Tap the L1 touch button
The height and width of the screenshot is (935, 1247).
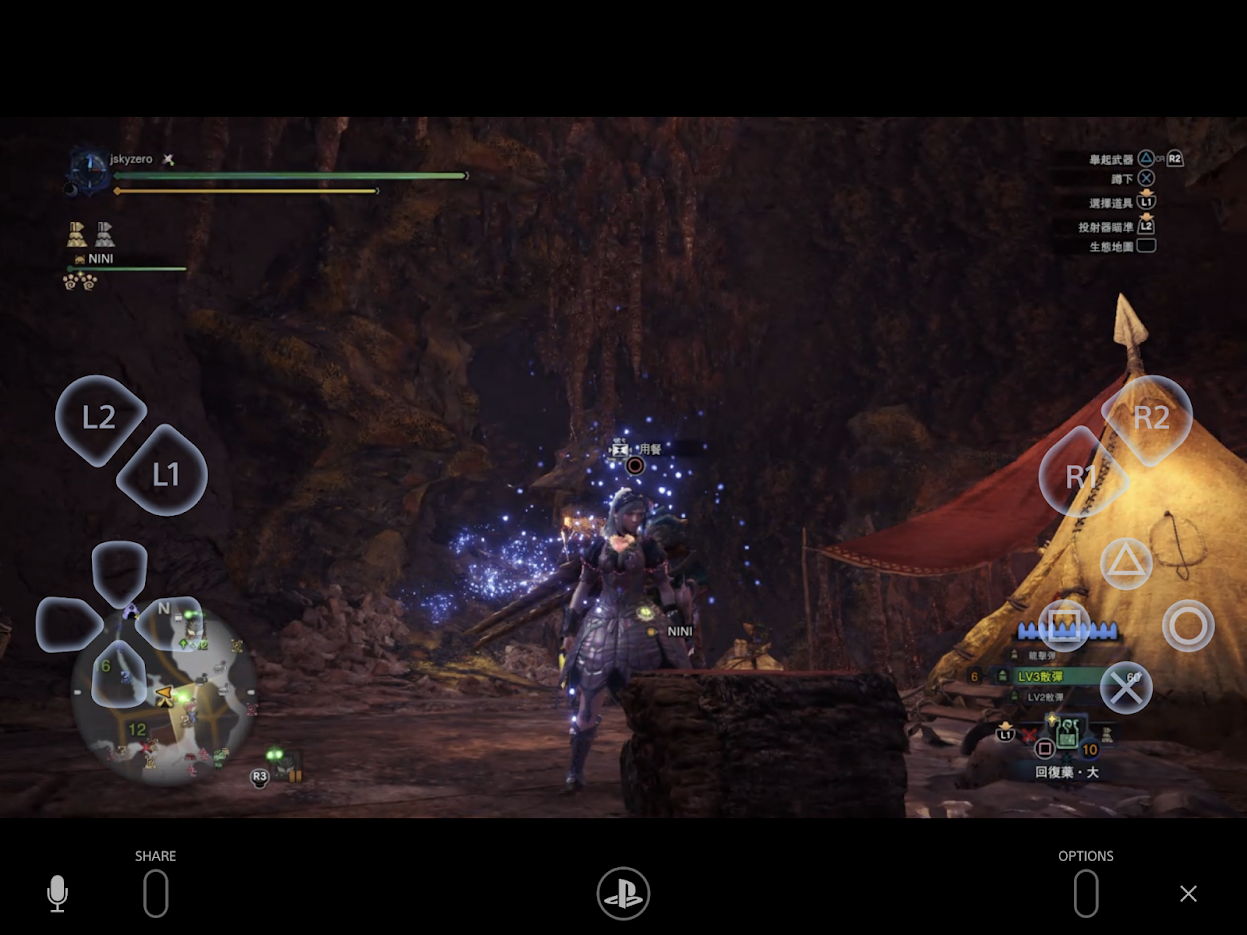[163, 473]
